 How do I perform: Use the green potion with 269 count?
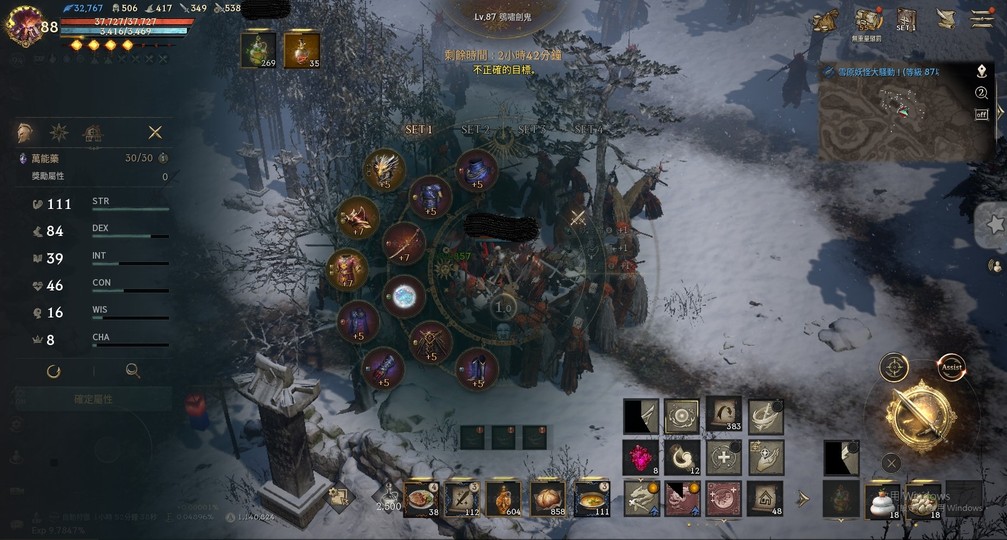tap(258, 49)
